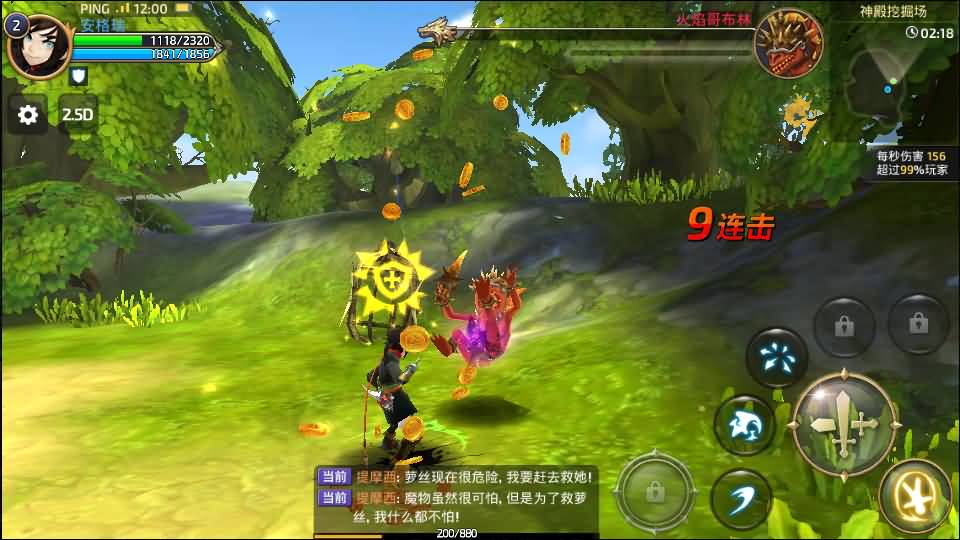
Task: Tap the locked slot with ornate ring
Action: [x=655, y=491]
